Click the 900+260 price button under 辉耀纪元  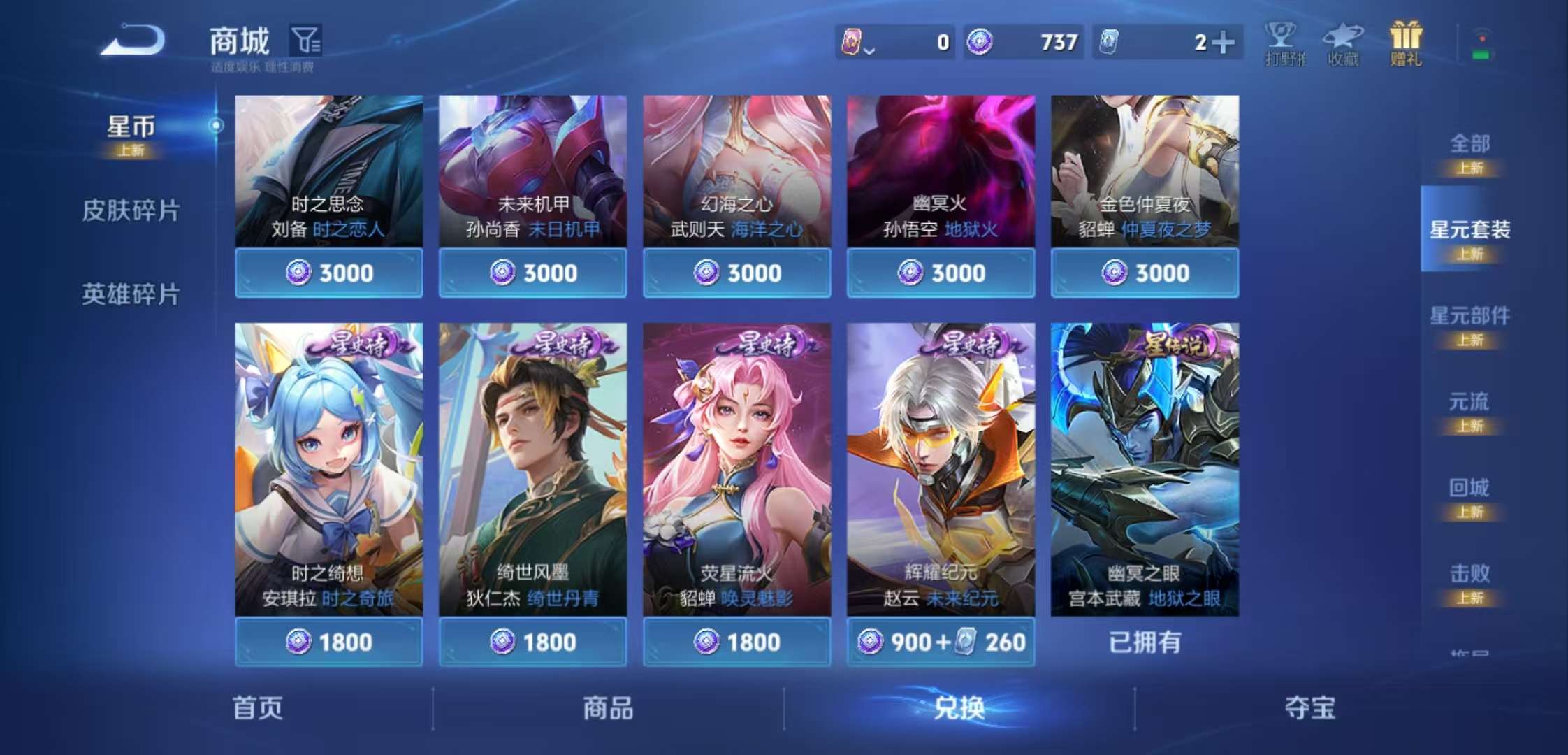click(940, 642)
